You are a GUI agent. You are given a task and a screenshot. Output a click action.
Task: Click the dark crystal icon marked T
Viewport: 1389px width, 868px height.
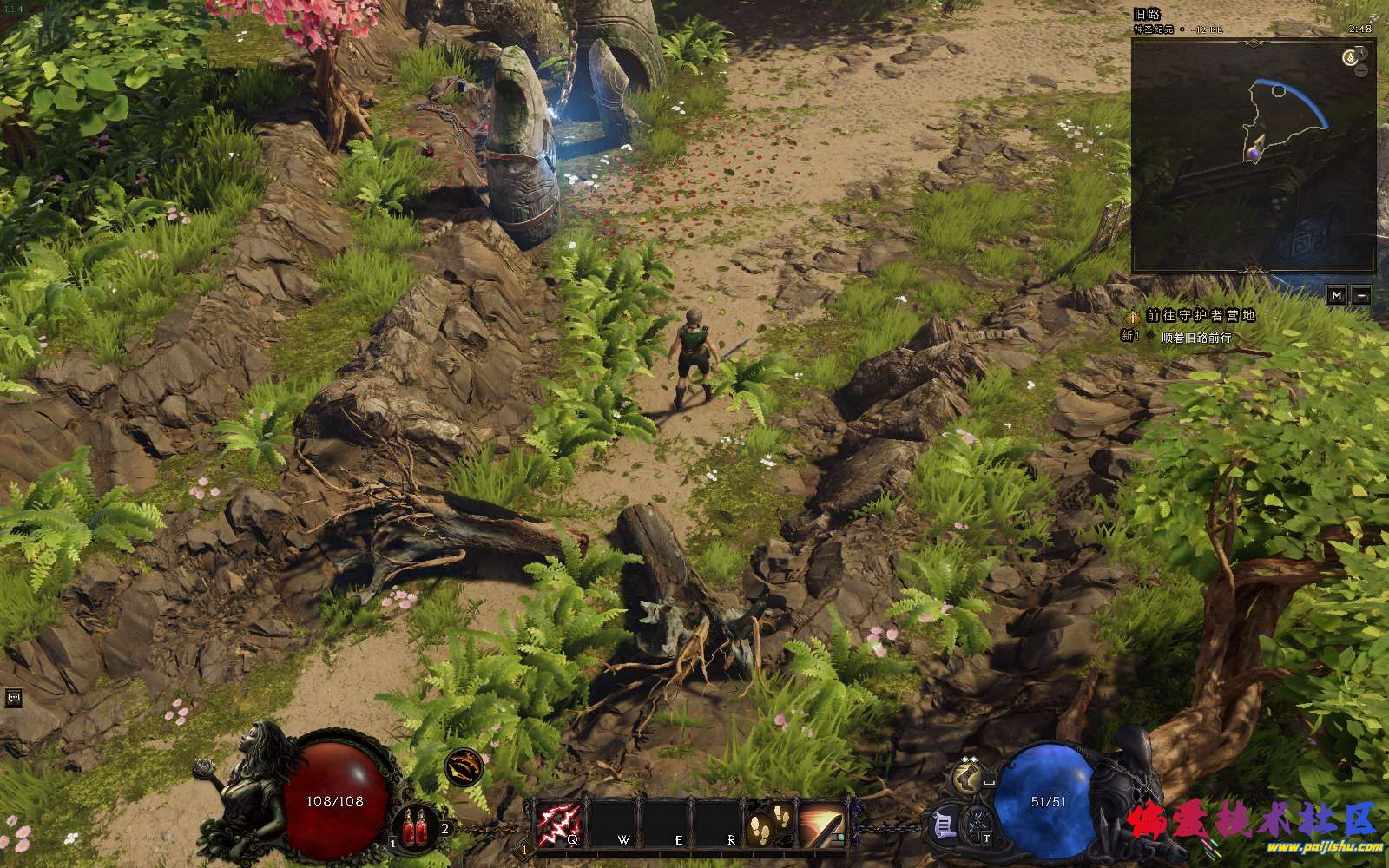[x=979, y=822]
